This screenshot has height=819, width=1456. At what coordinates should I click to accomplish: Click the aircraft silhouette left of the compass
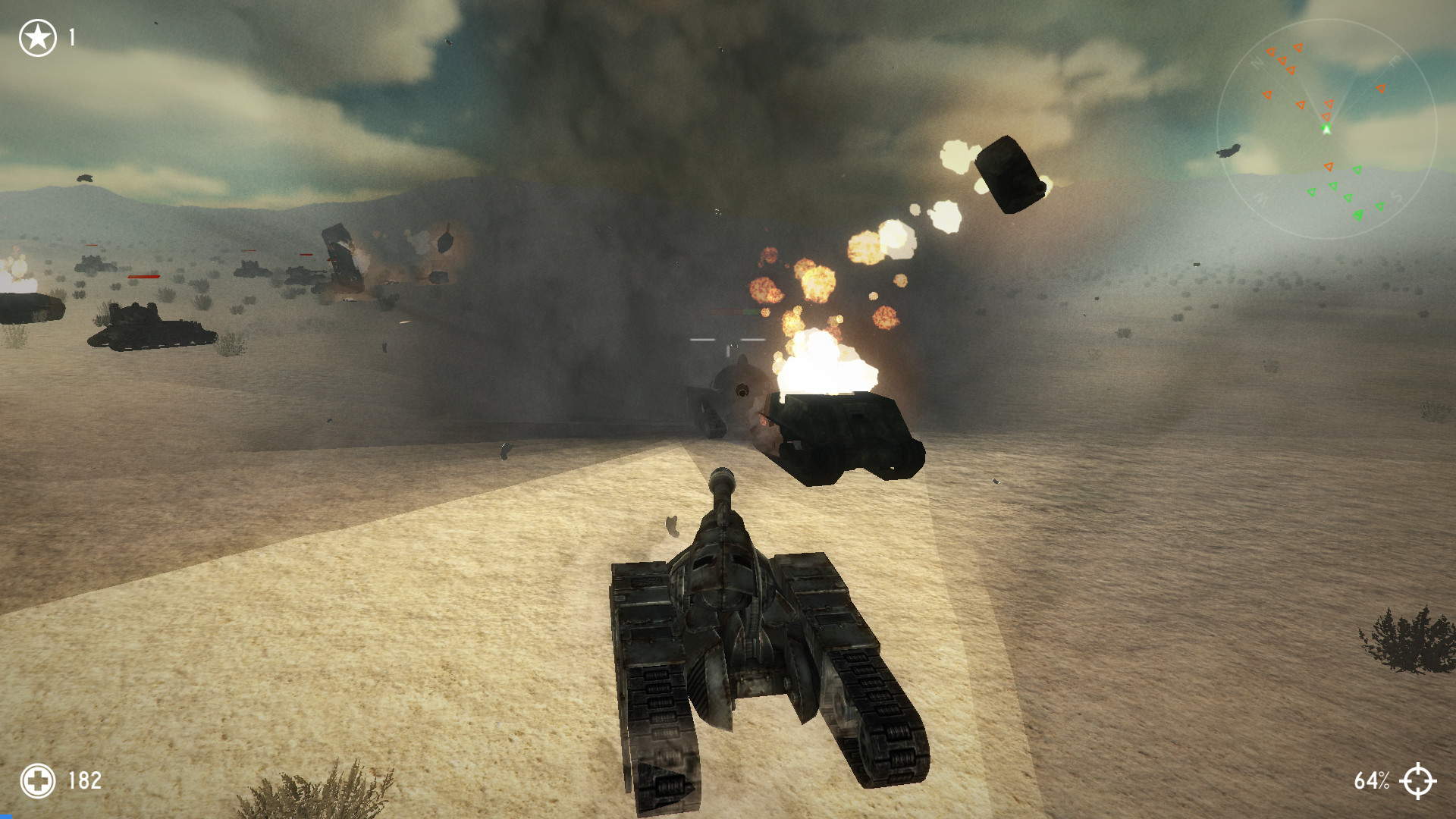[1229, 150]
